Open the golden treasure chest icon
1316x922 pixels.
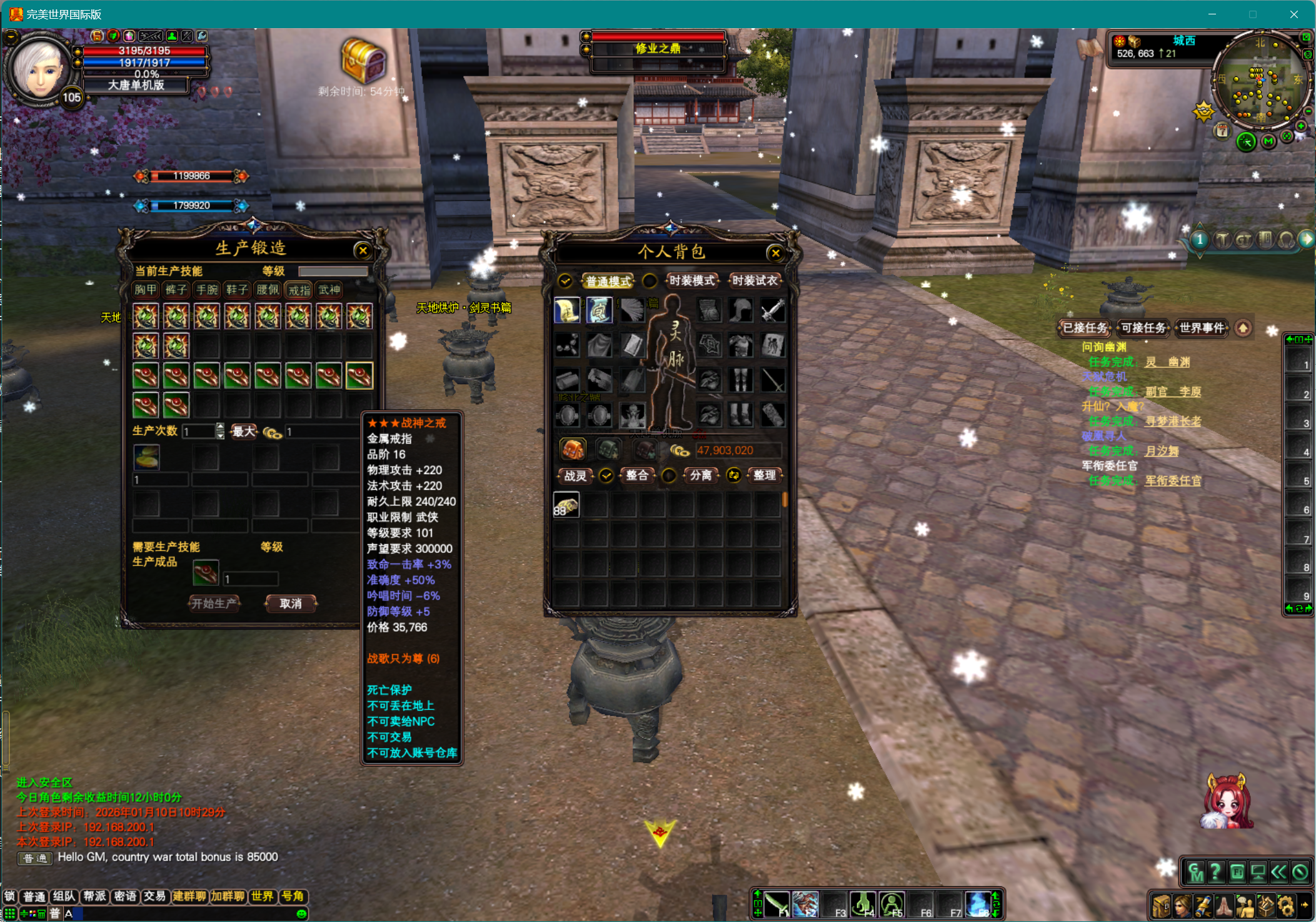coord(363,61)
